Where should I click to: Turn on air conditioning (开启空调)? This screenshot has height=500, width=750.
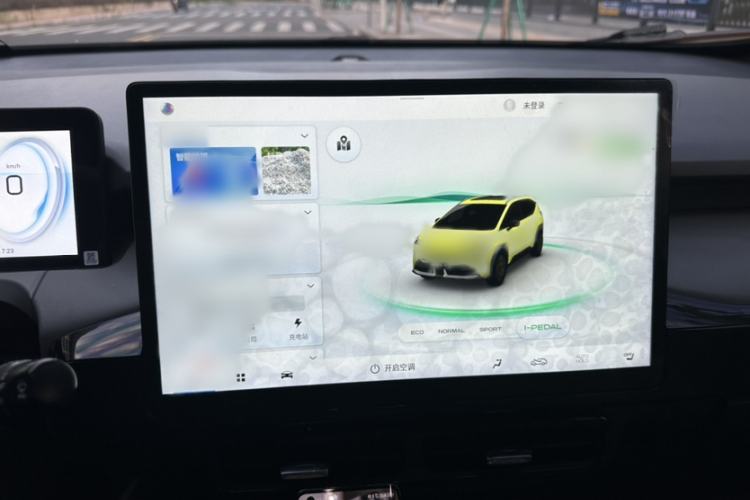click(x=392, y=368)
